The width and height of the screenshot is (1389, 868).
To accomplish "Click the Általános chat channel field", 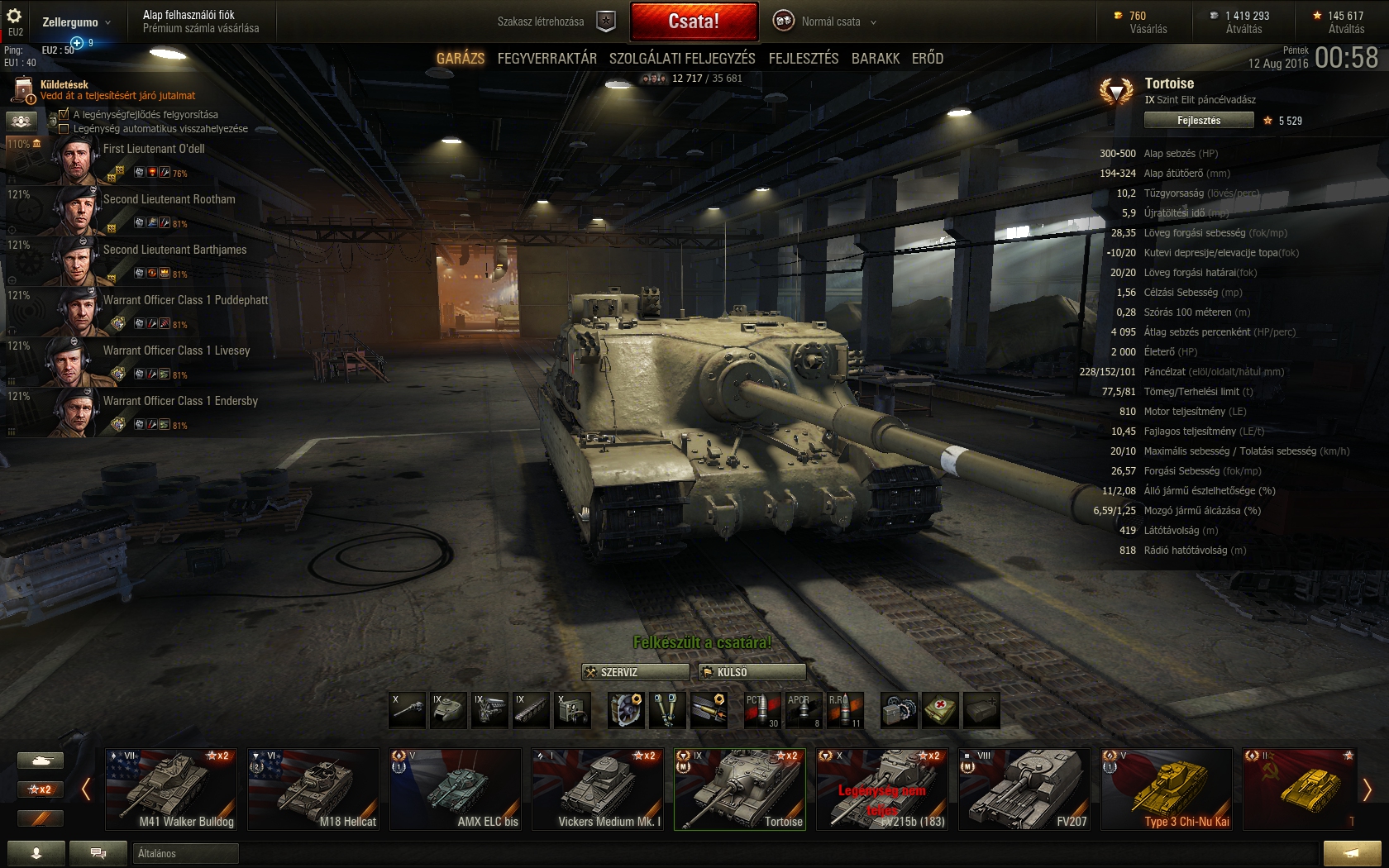I will pos(186,853).
